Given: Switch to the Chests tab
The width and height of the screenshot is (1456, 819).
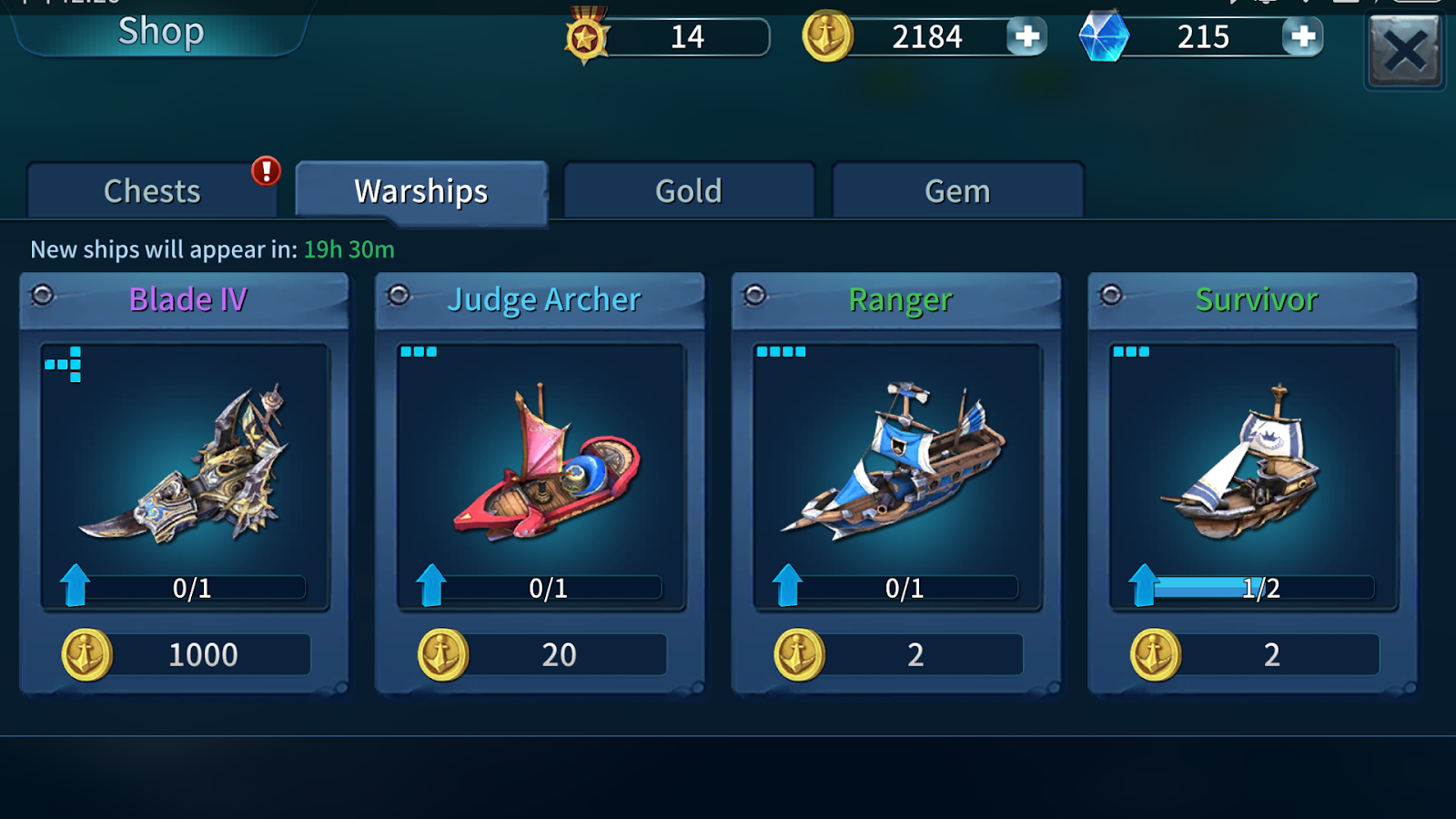Looking at the screenshot, I should [x=152, y=191].
